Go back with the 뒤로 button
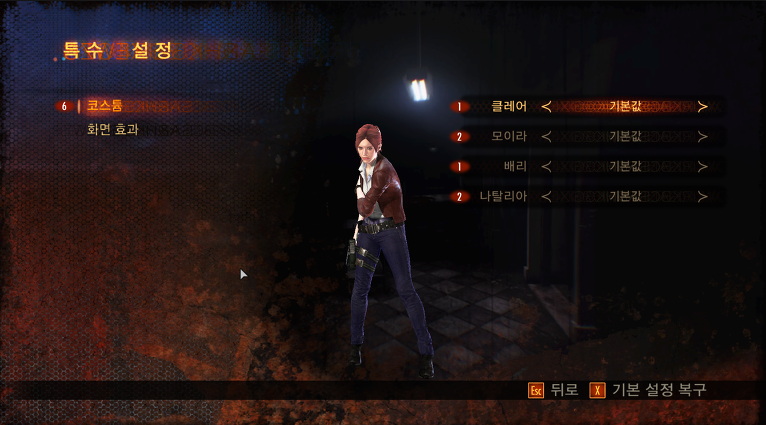Image resolution: width=766 pixels, height=425 pixels. (553, 390)
